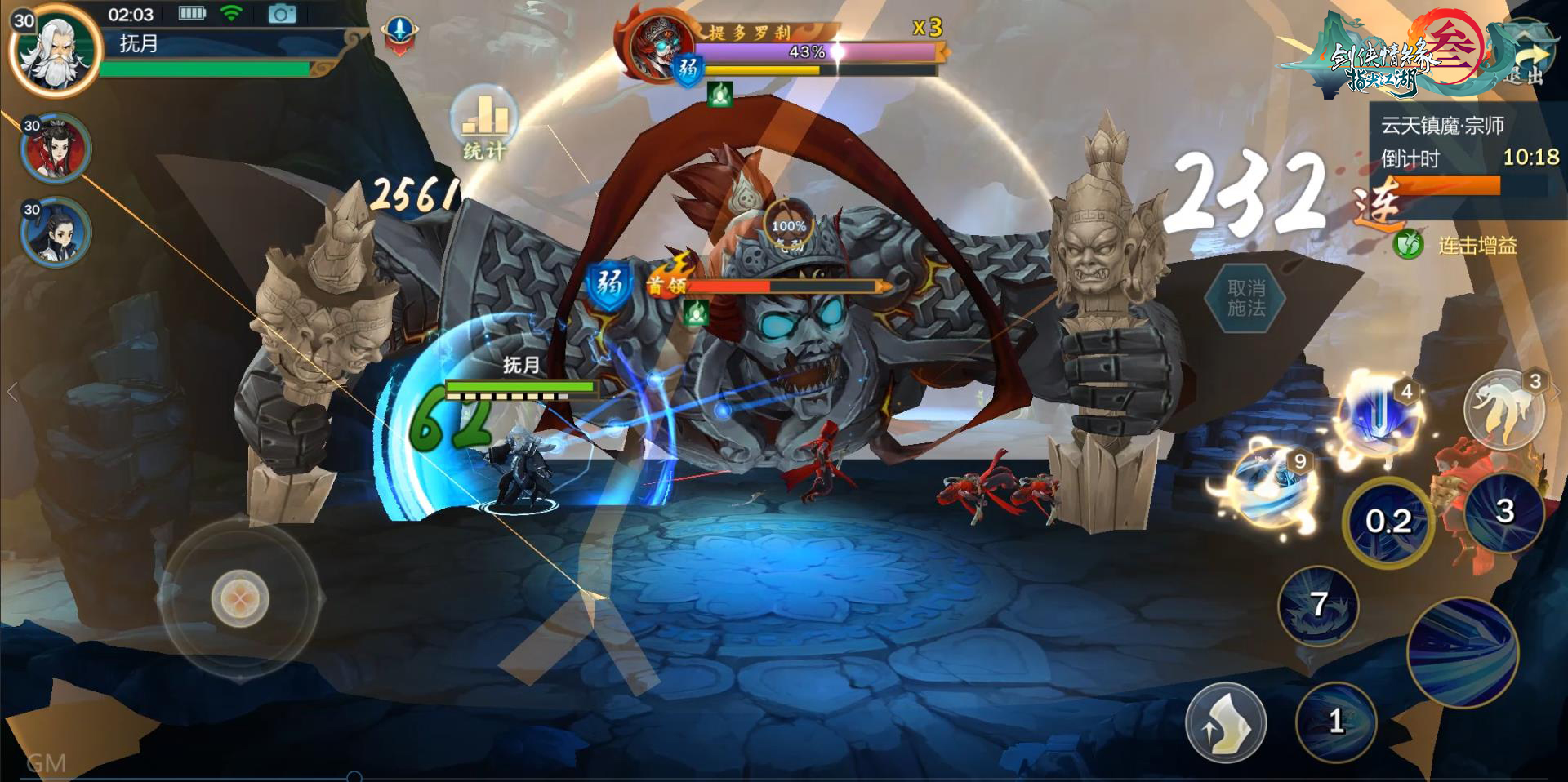1568x782 pixels.
Task: Tap the white boot dodge button
Action: click(x=1225, y=722)
